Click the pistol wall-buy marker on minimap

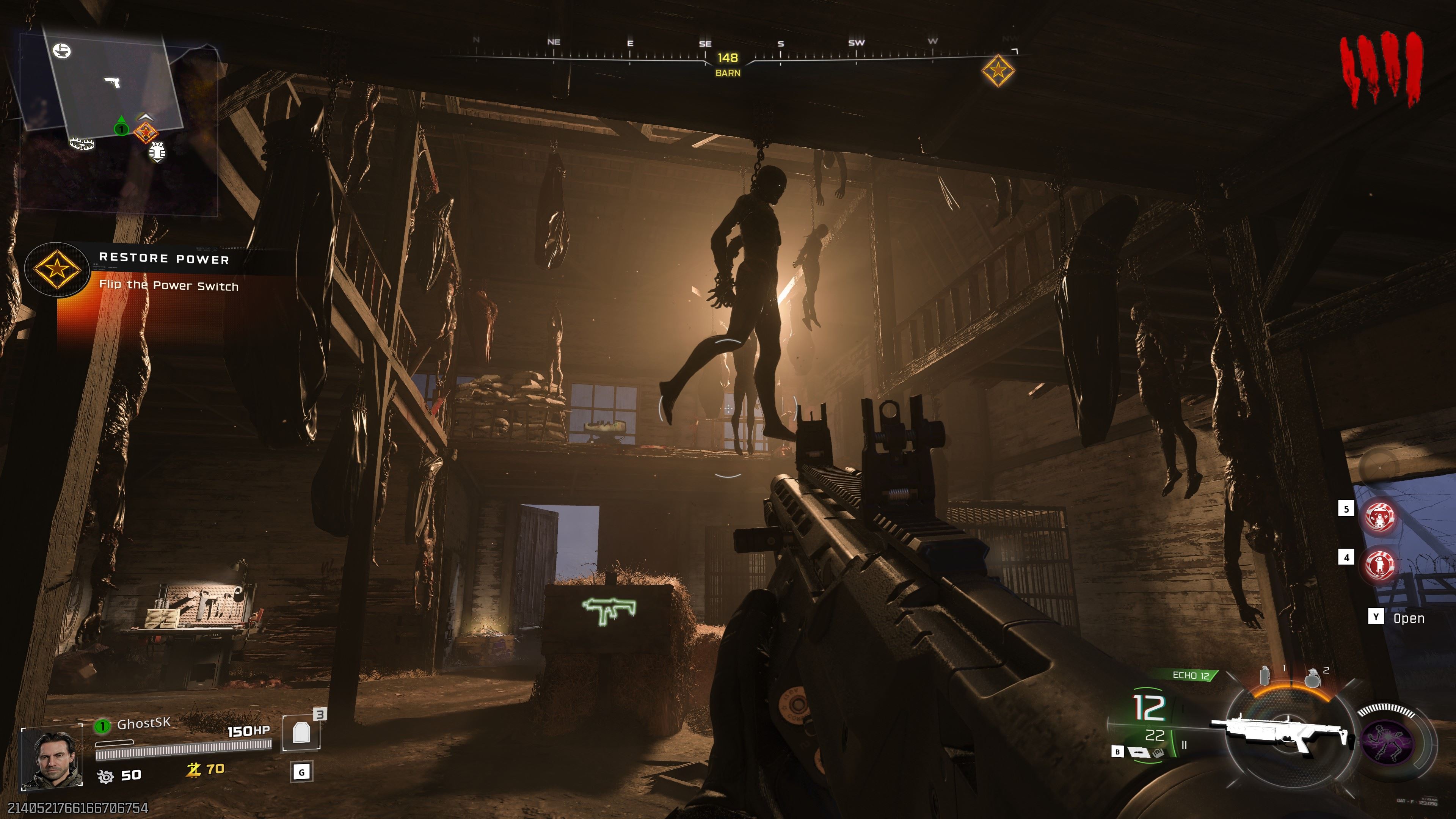coord(113,83)
